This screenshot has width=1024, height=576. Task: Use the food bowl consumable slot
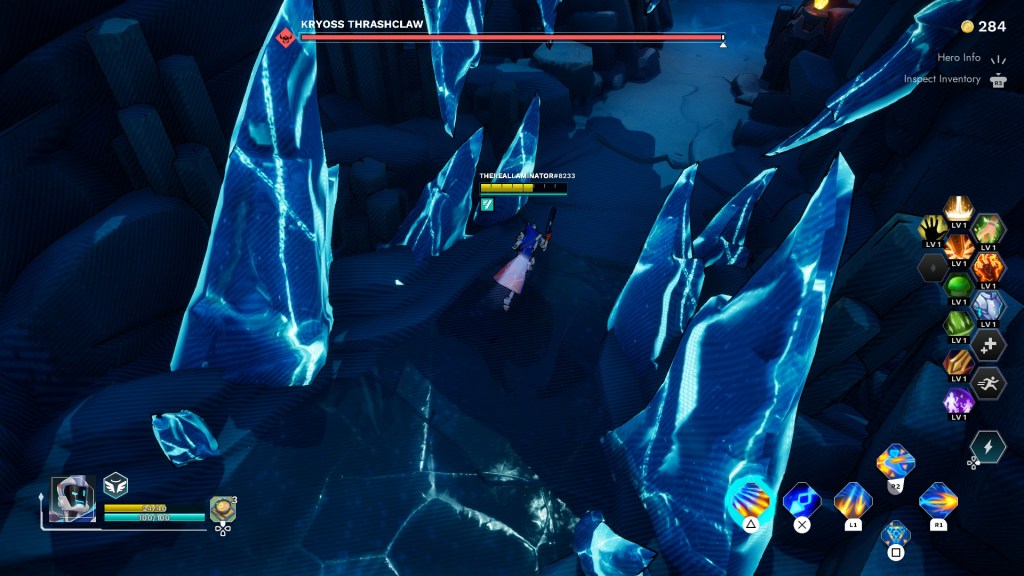coord(222,509)
